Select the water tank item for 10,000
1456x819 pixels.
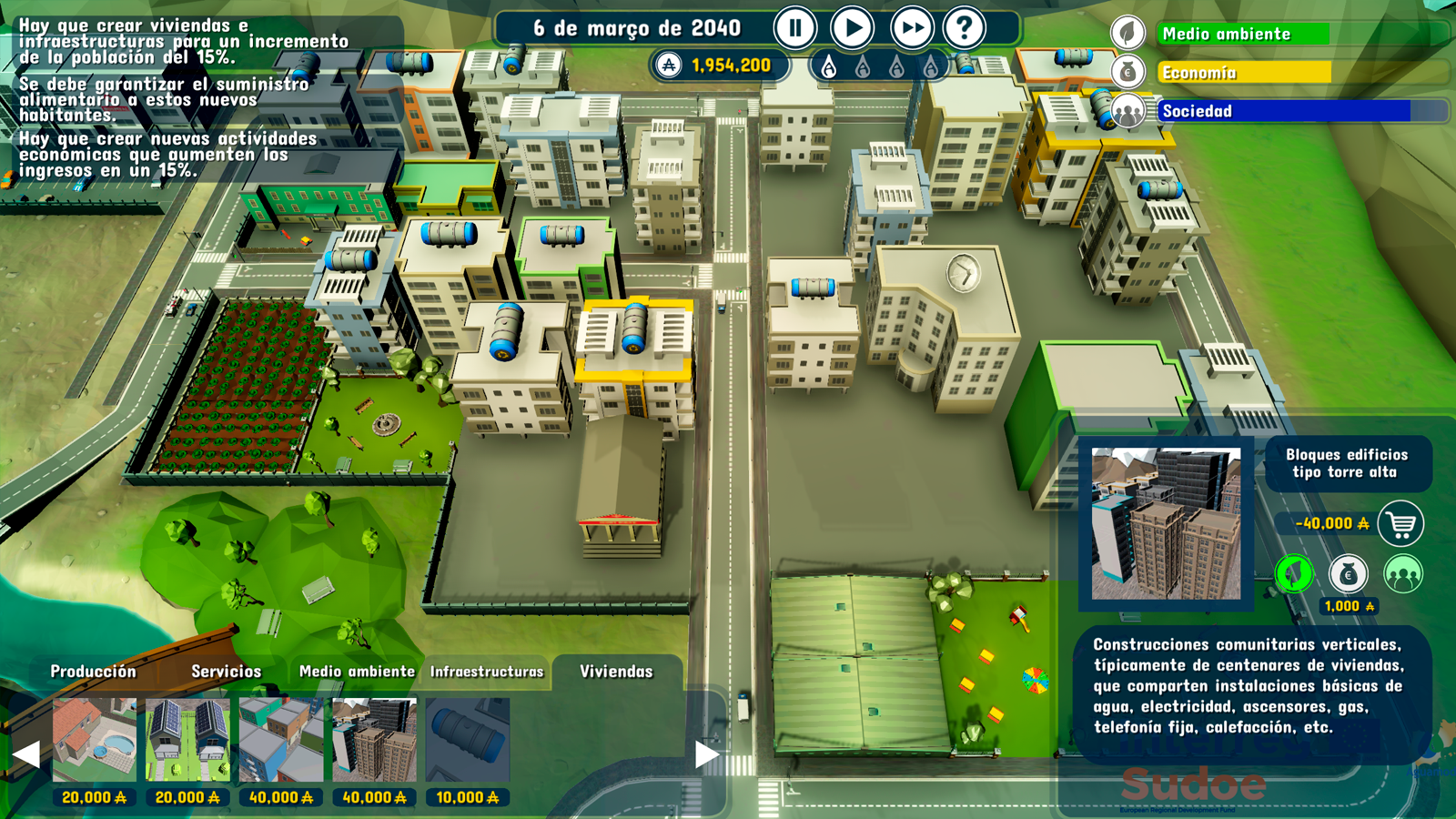pyautogui.click(x=468, y=740)
